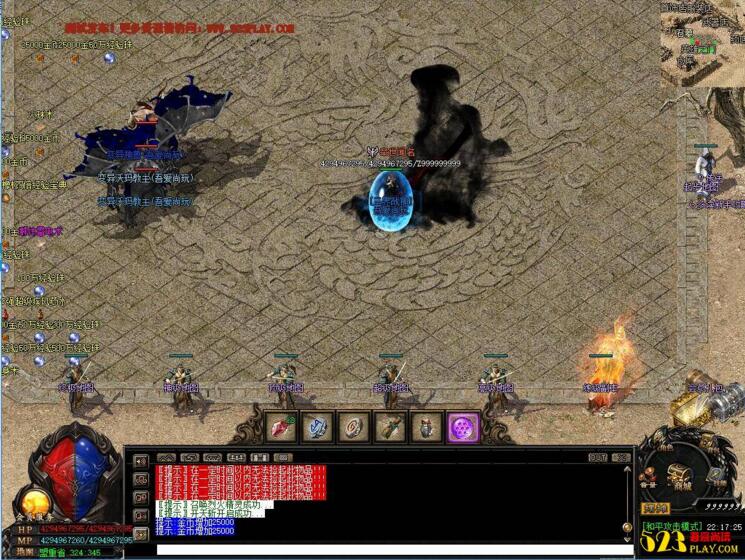
Task: Use the purple orb hotbar item
Action: 463,427
